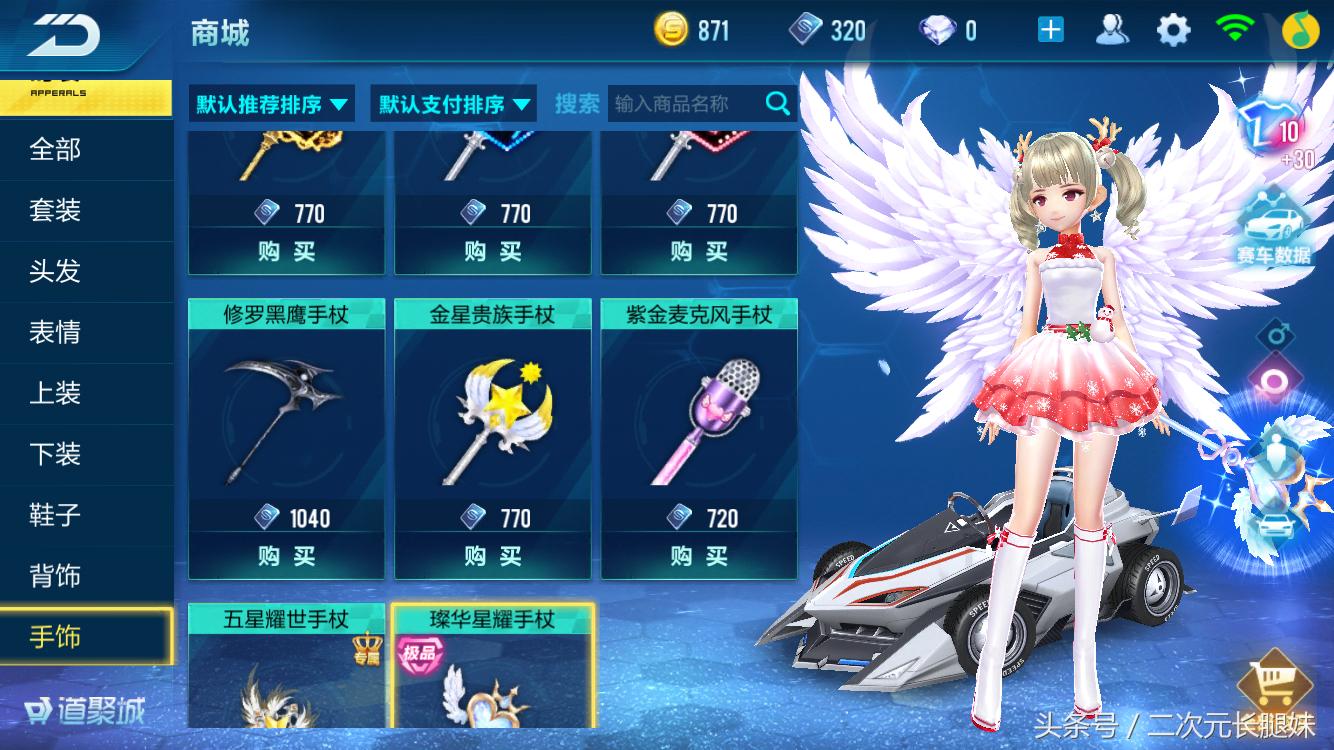
Task: Click the item name search field
Action: point(684,103)
